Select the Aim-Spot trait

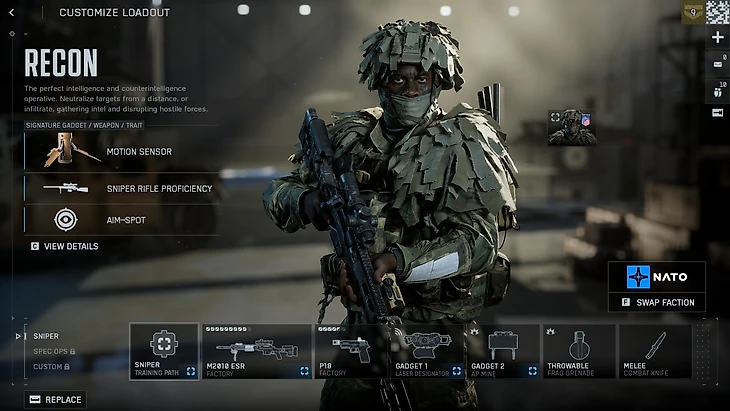[x=120, y=220]
